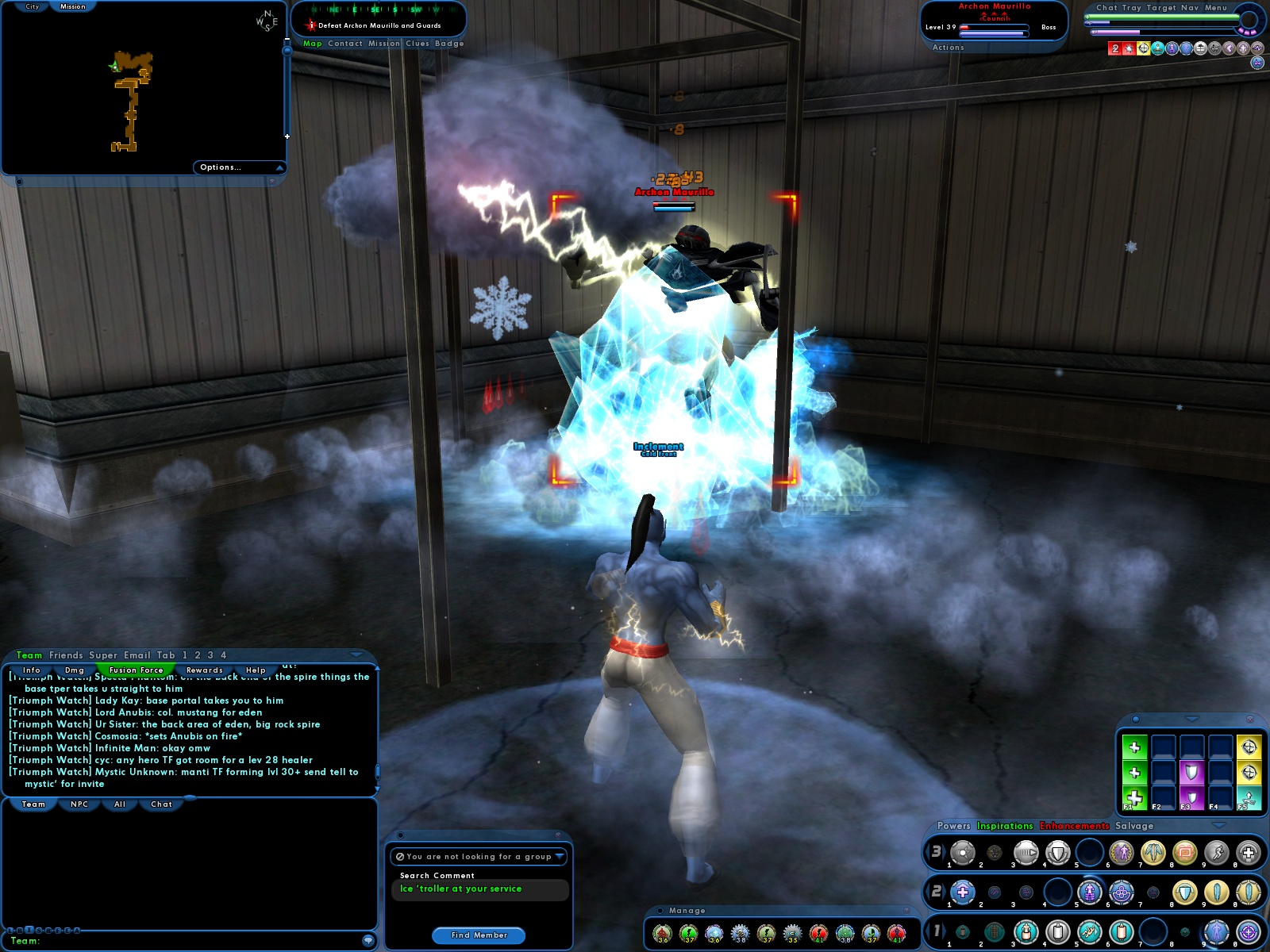This screenshot has width=1270, height=952.
Task: Open the Mission tab on the map window
Action: click(72, 6)
